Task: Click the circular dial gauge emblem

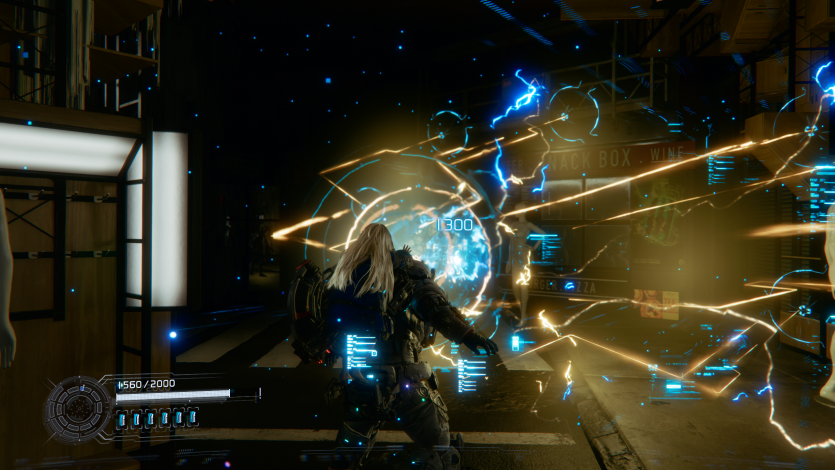Action: (x=77, y=409)
